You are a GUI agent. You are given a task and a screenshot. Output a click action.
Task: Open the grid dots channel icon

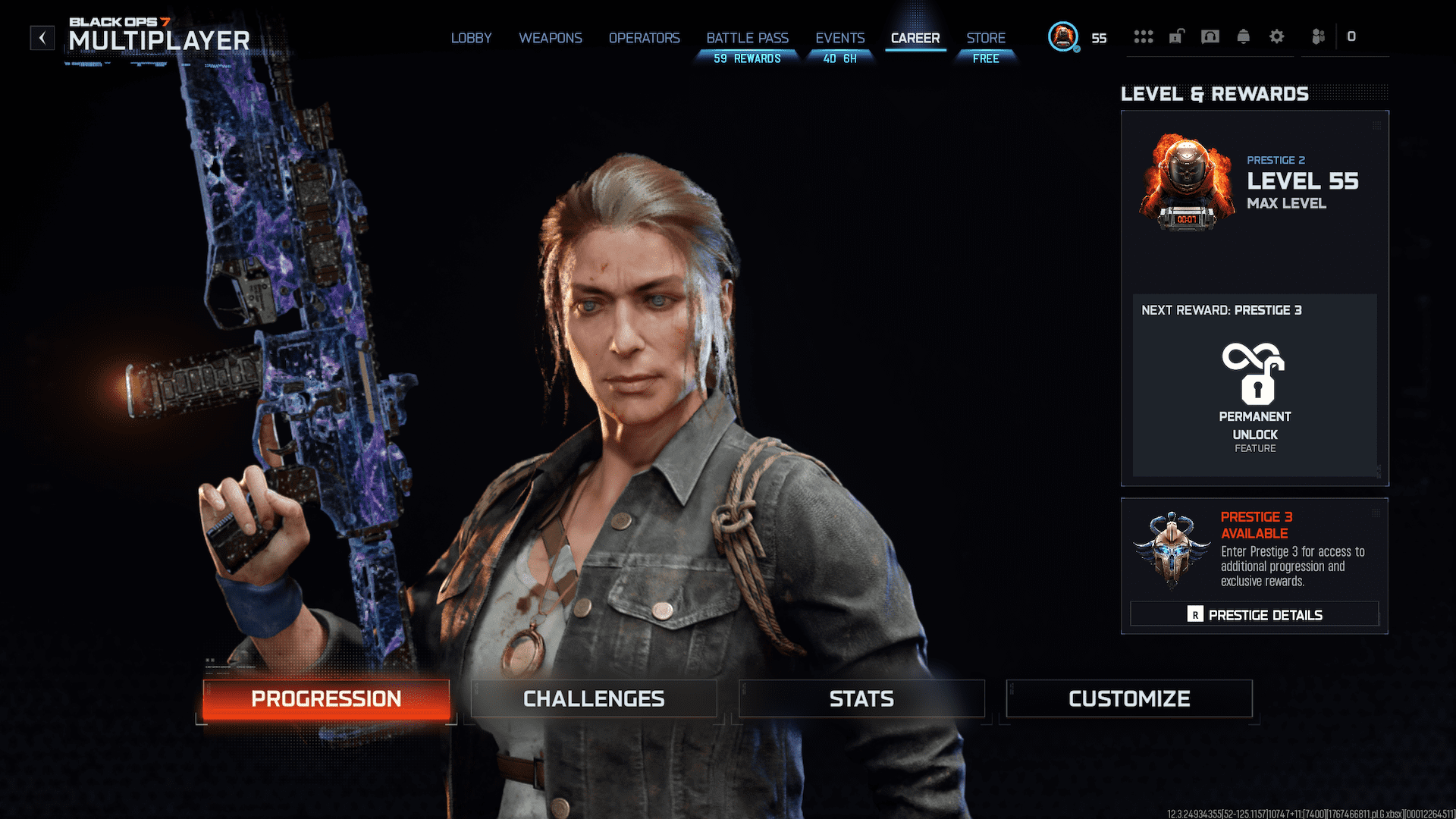click(x=1144, y=36)
